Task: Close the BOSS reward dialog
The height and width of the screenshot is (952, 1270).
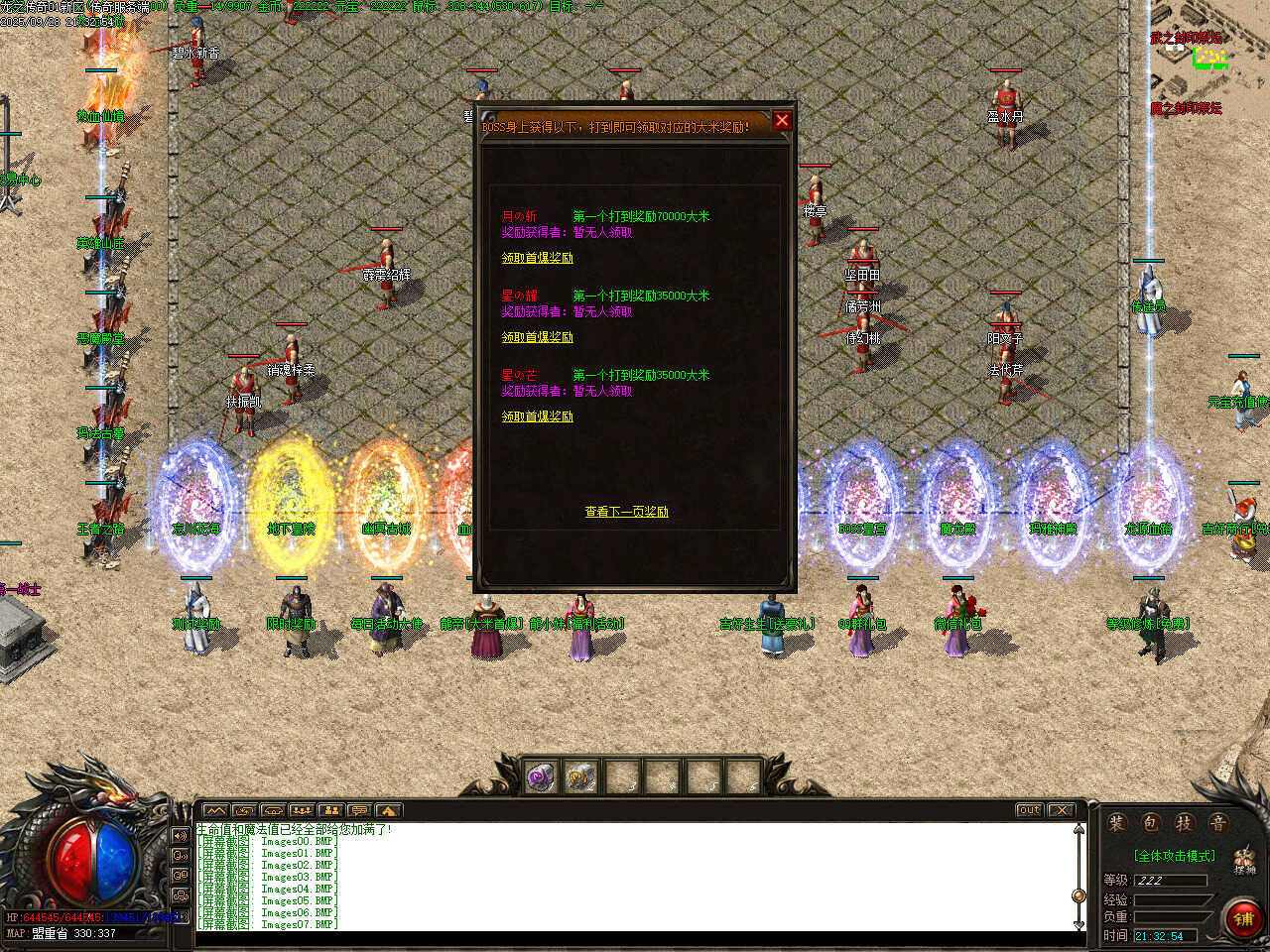Action: click(782, 121)
